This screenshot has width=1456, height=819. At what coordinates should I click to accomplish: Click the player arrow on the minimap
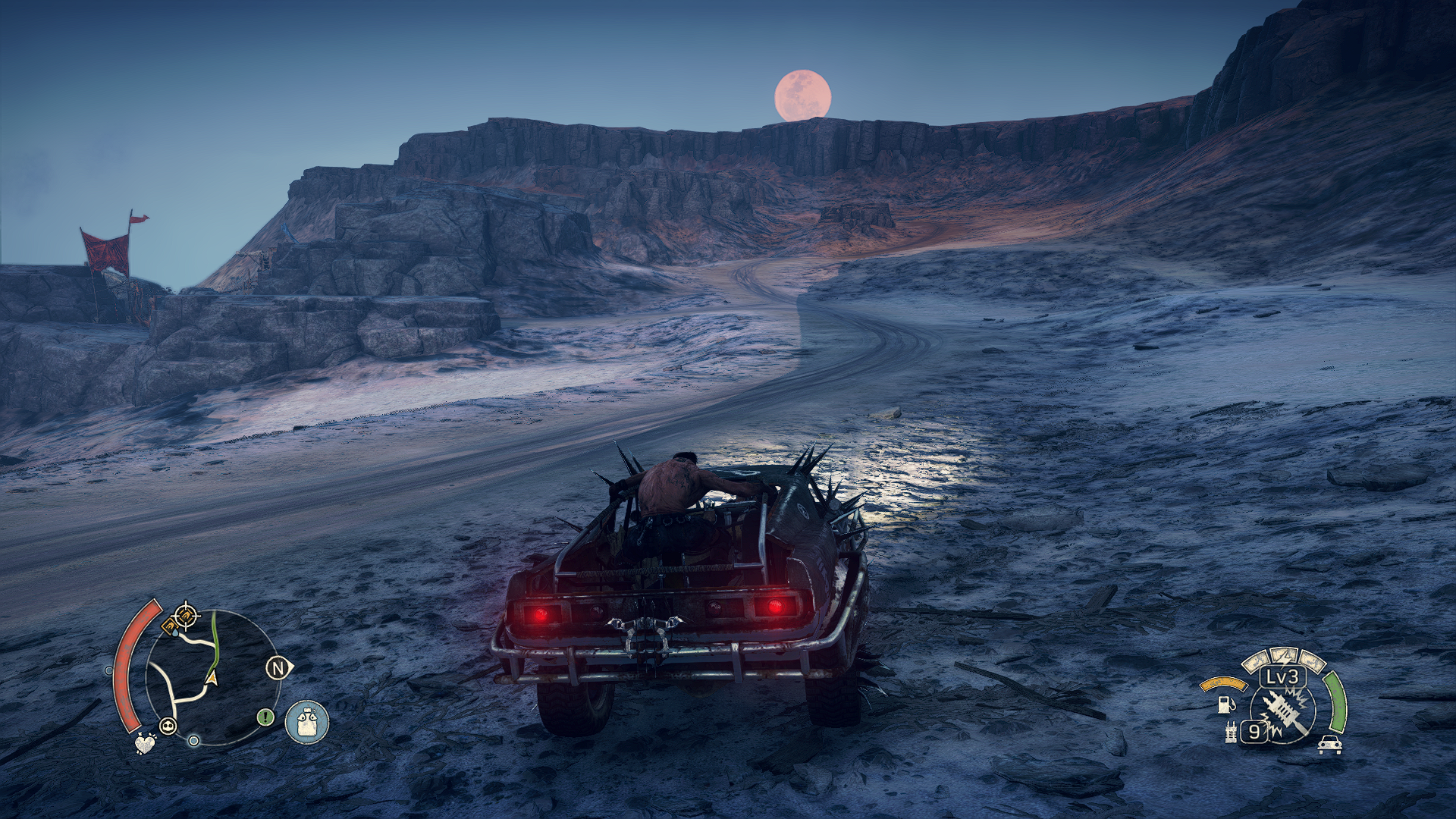[x=212, y=677]
